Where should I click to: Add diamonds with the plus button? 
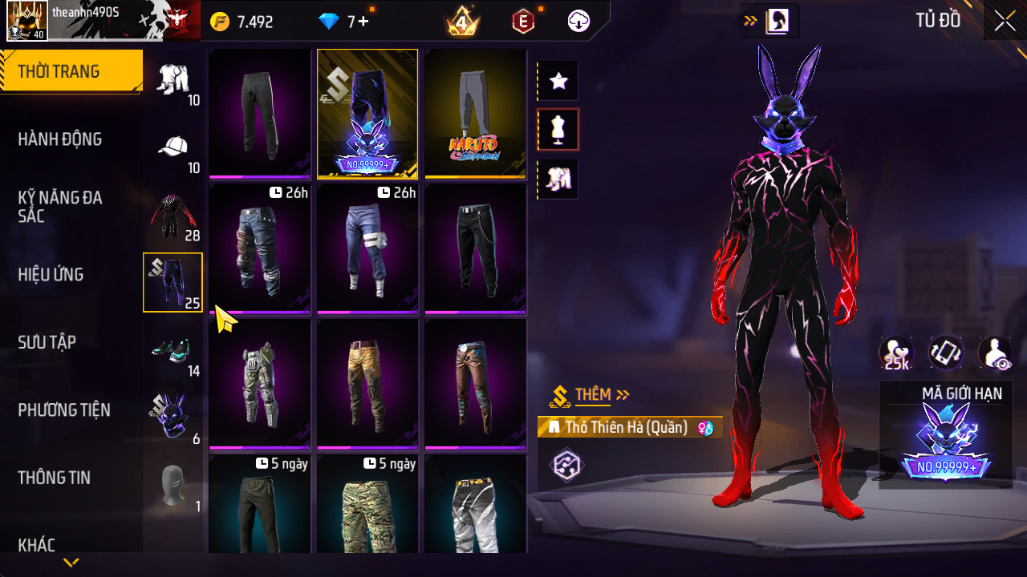363,21
